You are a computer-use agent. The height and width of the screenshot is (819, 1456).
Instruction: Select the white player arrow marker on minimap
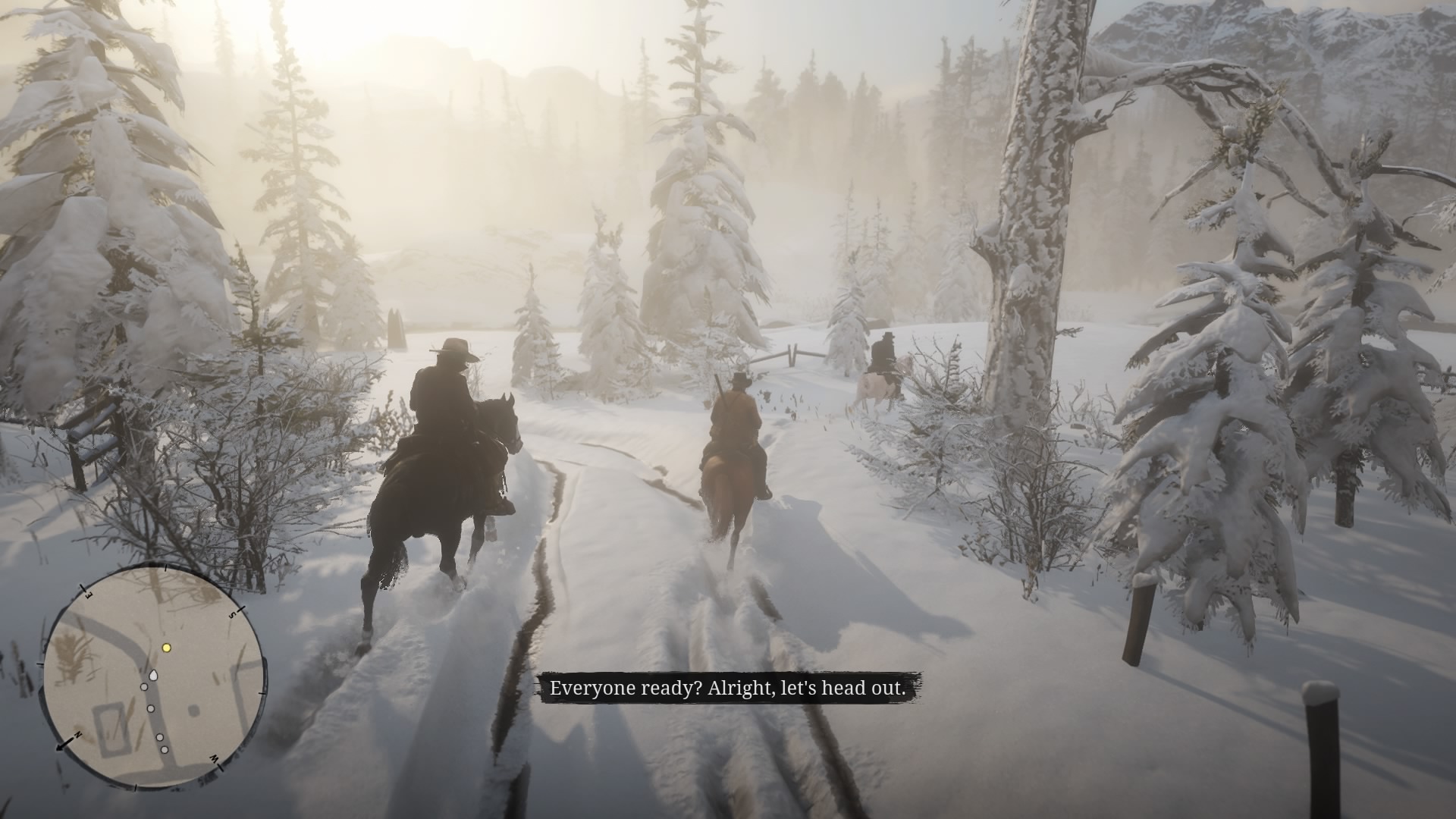[x=153, y=676]
